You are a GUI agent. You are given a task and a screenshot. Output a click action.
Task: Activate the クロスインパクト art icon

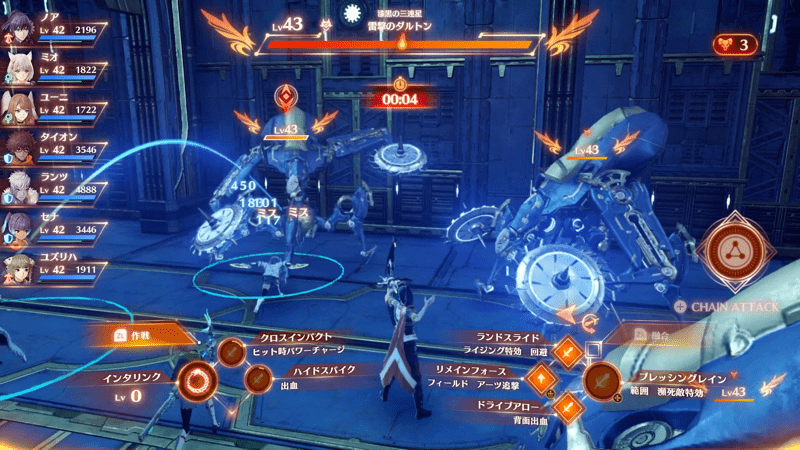[x=232, y=352]
